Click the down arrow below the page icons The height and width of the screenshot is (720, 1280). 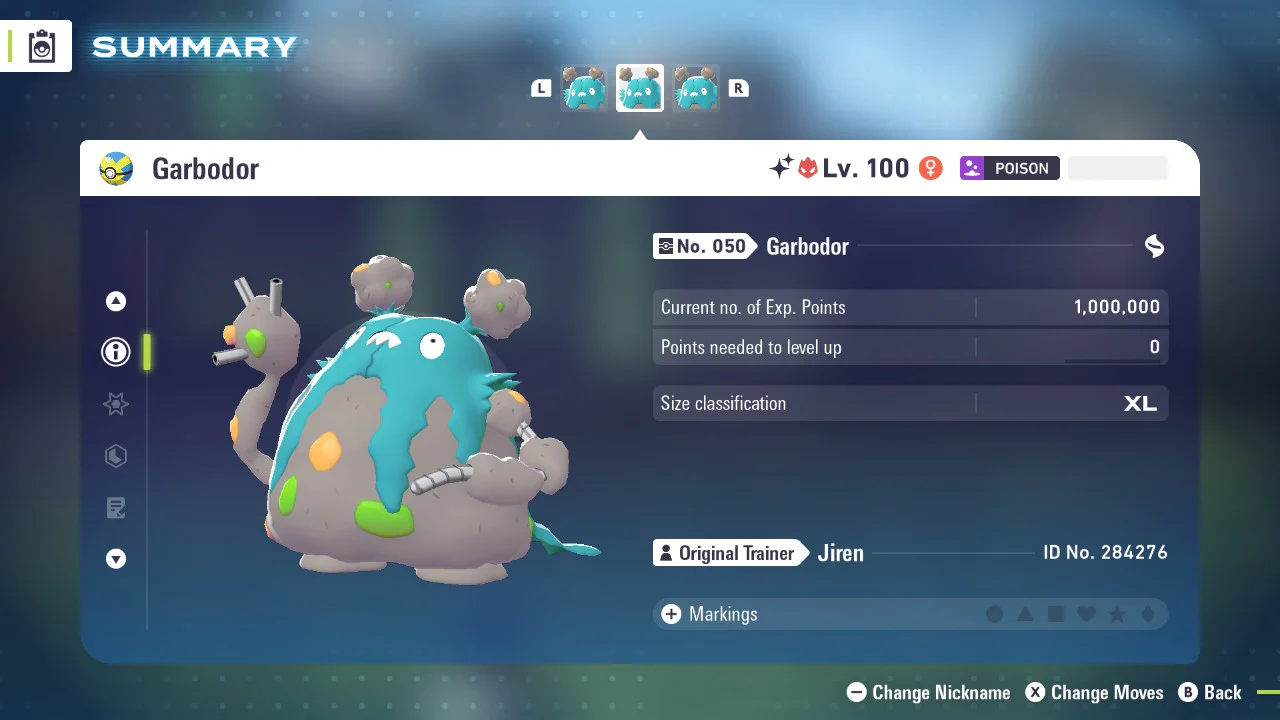pos(116,559)
